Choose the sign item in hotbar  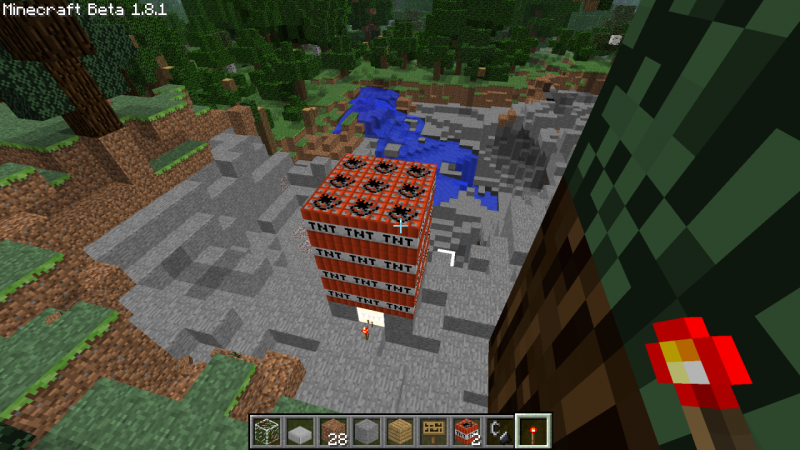pos(433,431)
